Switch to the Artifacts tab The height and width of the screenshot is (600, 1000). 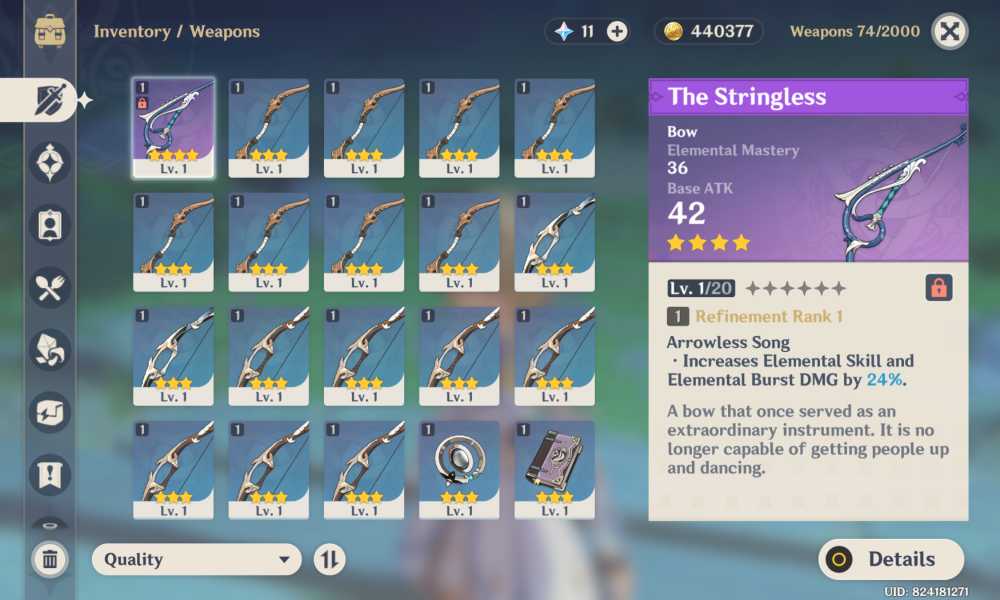click(x=50, y=162)
